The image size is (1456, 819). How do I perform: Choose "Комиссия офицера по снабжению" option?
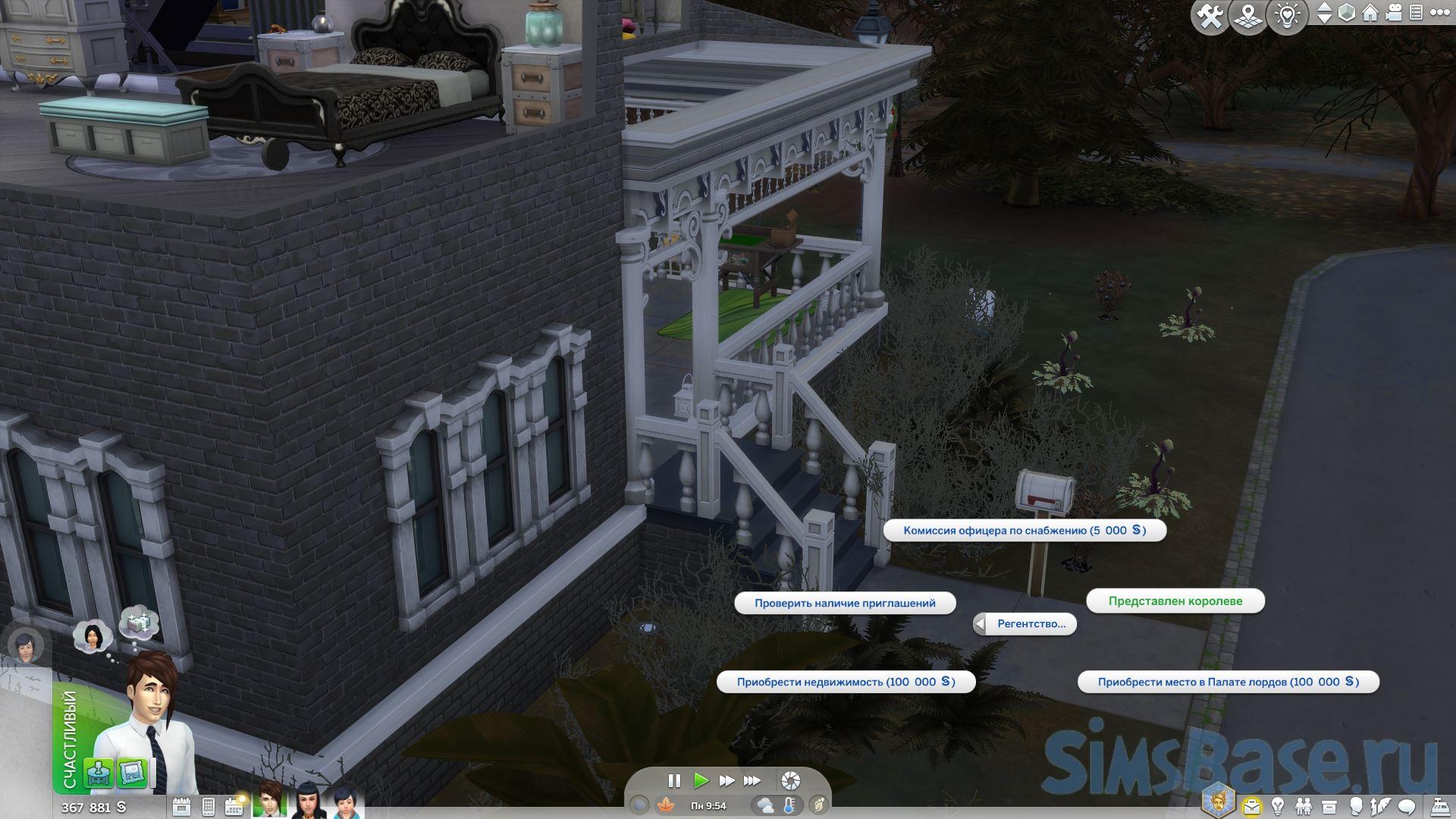(1024, 530)
